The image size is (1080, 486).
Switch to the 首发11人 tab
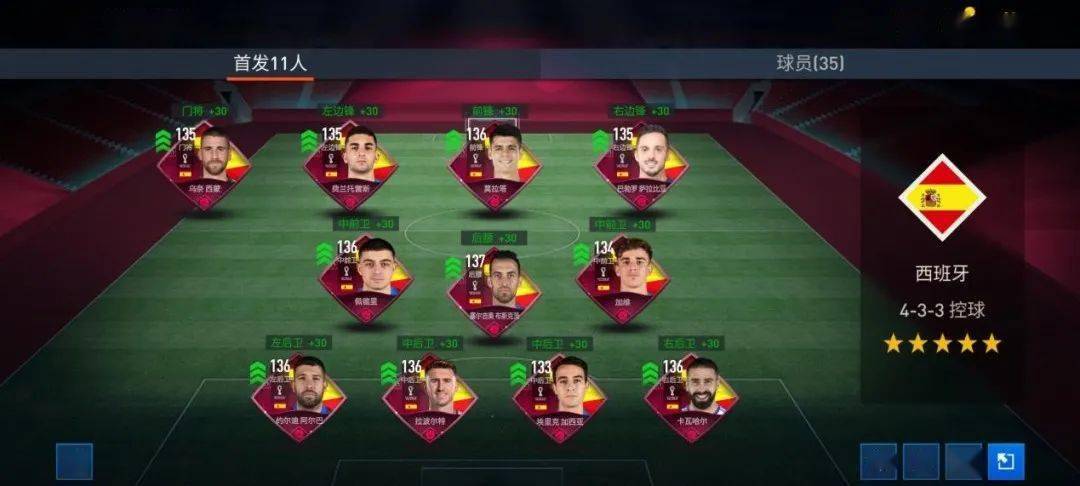point(270,63)
